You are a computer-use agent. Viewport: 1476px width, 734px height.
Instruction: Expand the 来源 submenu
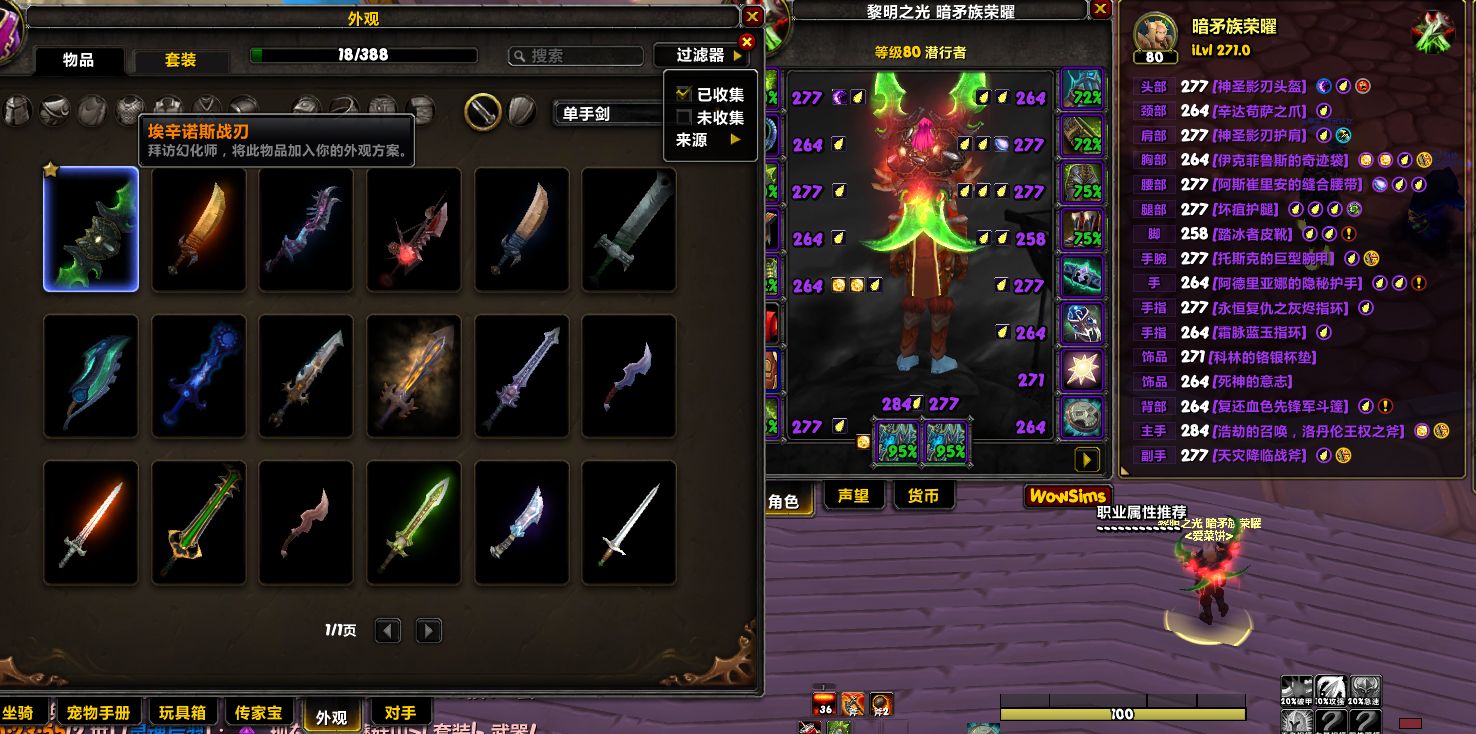pos(710,140)
